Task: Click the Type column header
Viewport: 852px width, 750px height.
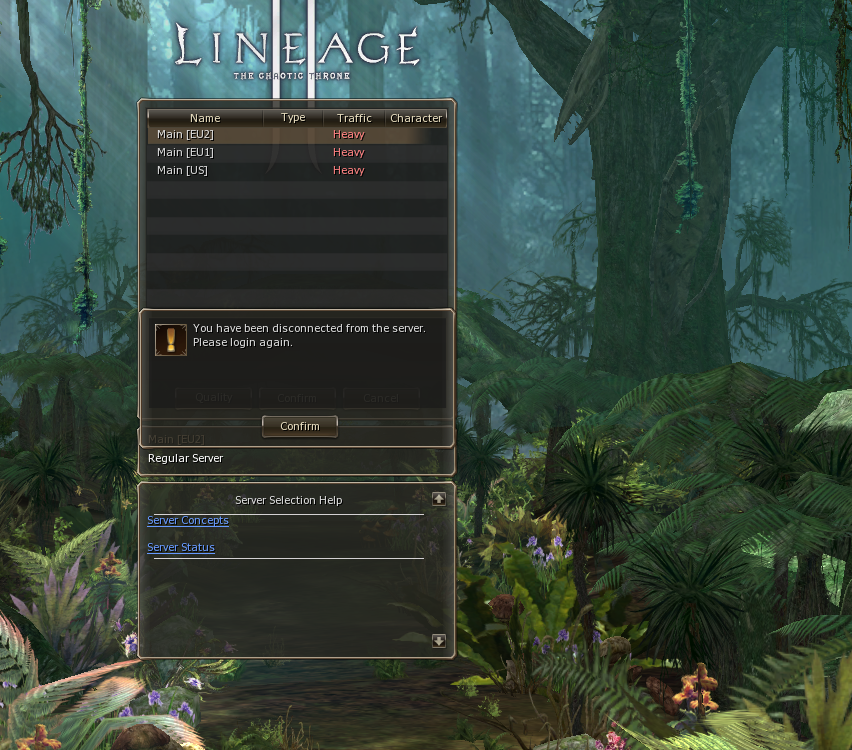Action: coord(293,118)
